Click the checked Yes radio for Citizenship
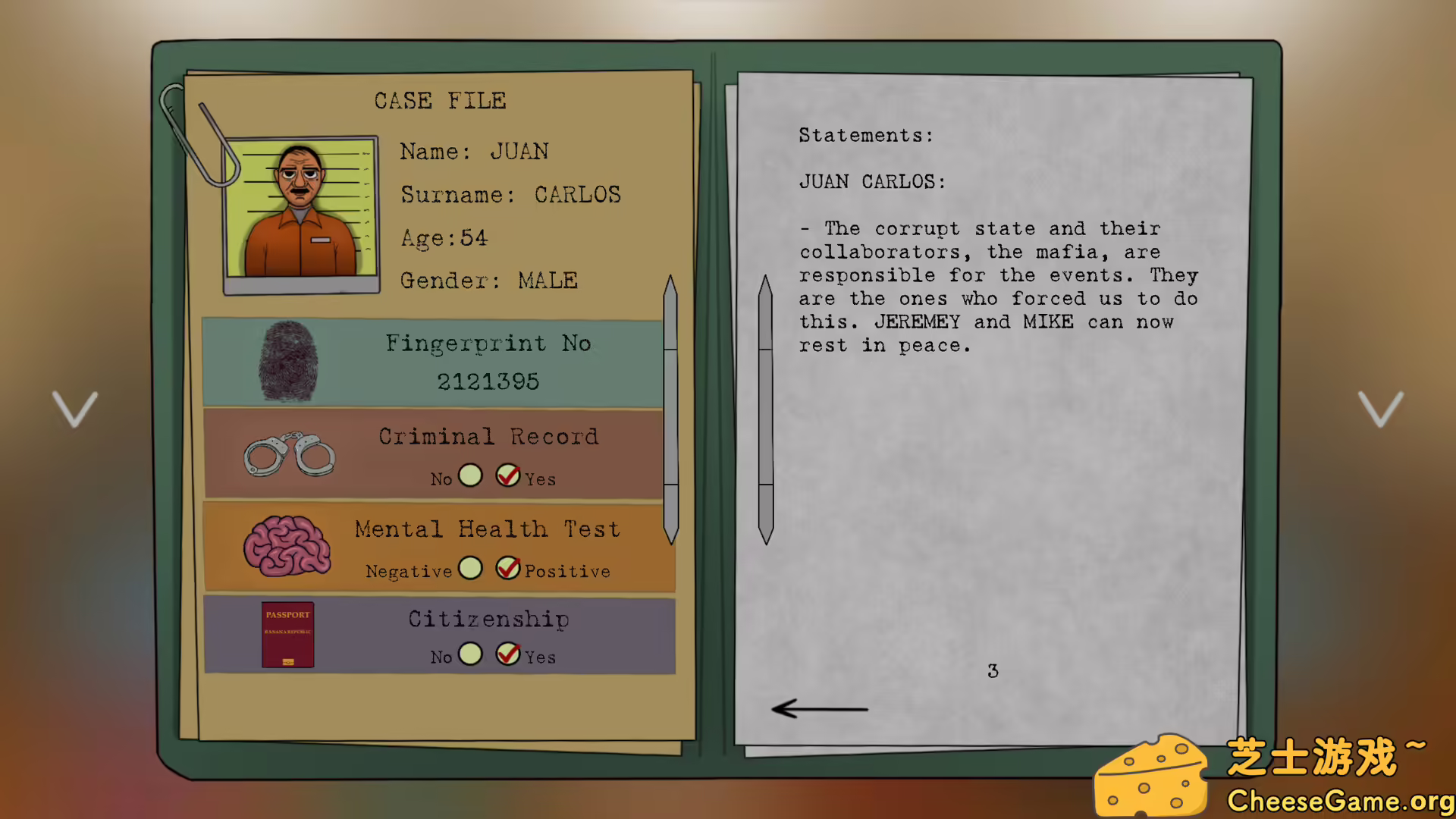 click(507, 654)
